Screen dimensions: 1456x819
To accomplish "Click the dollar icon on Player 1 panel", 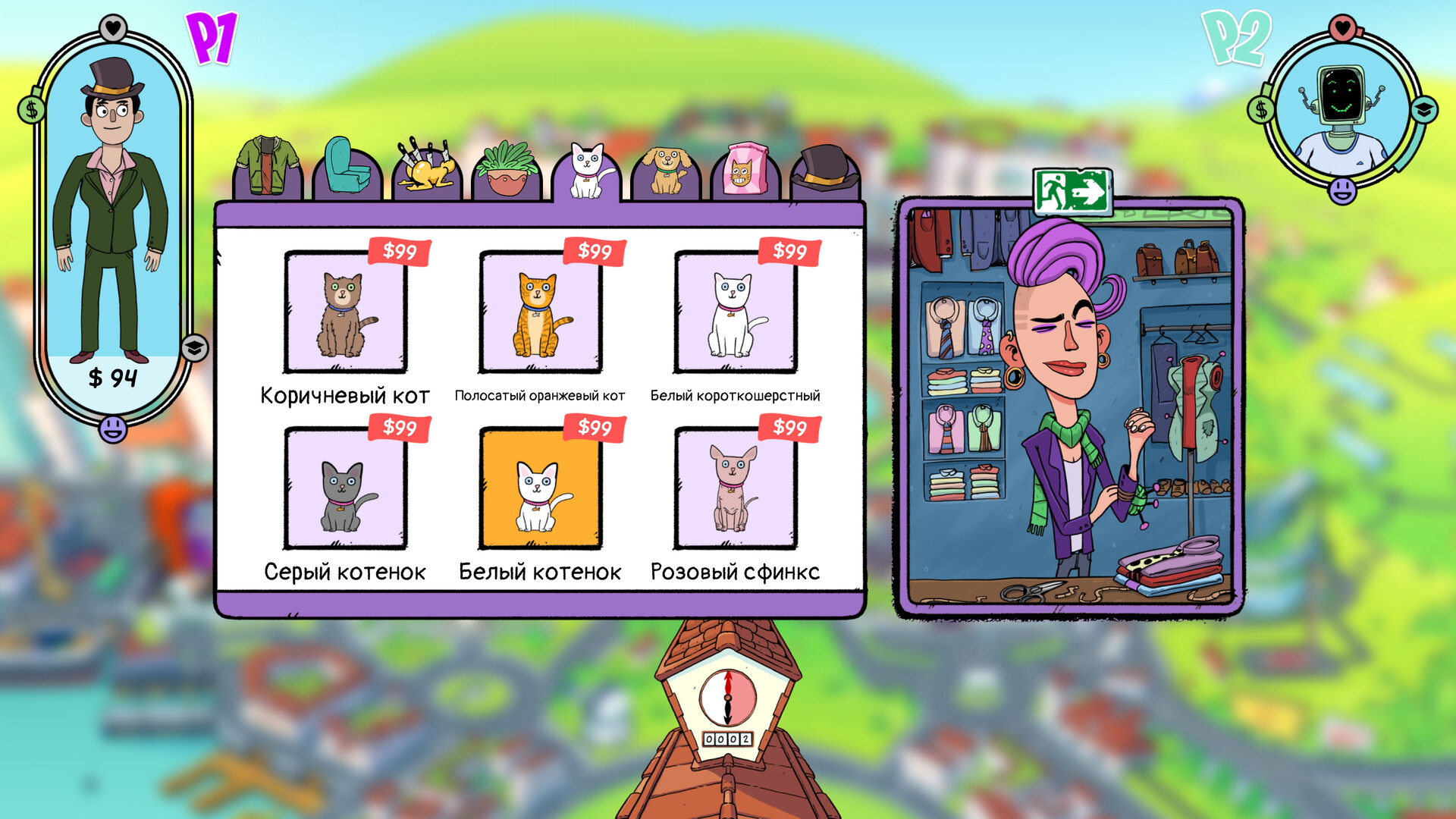I will [x=32, y=111].
